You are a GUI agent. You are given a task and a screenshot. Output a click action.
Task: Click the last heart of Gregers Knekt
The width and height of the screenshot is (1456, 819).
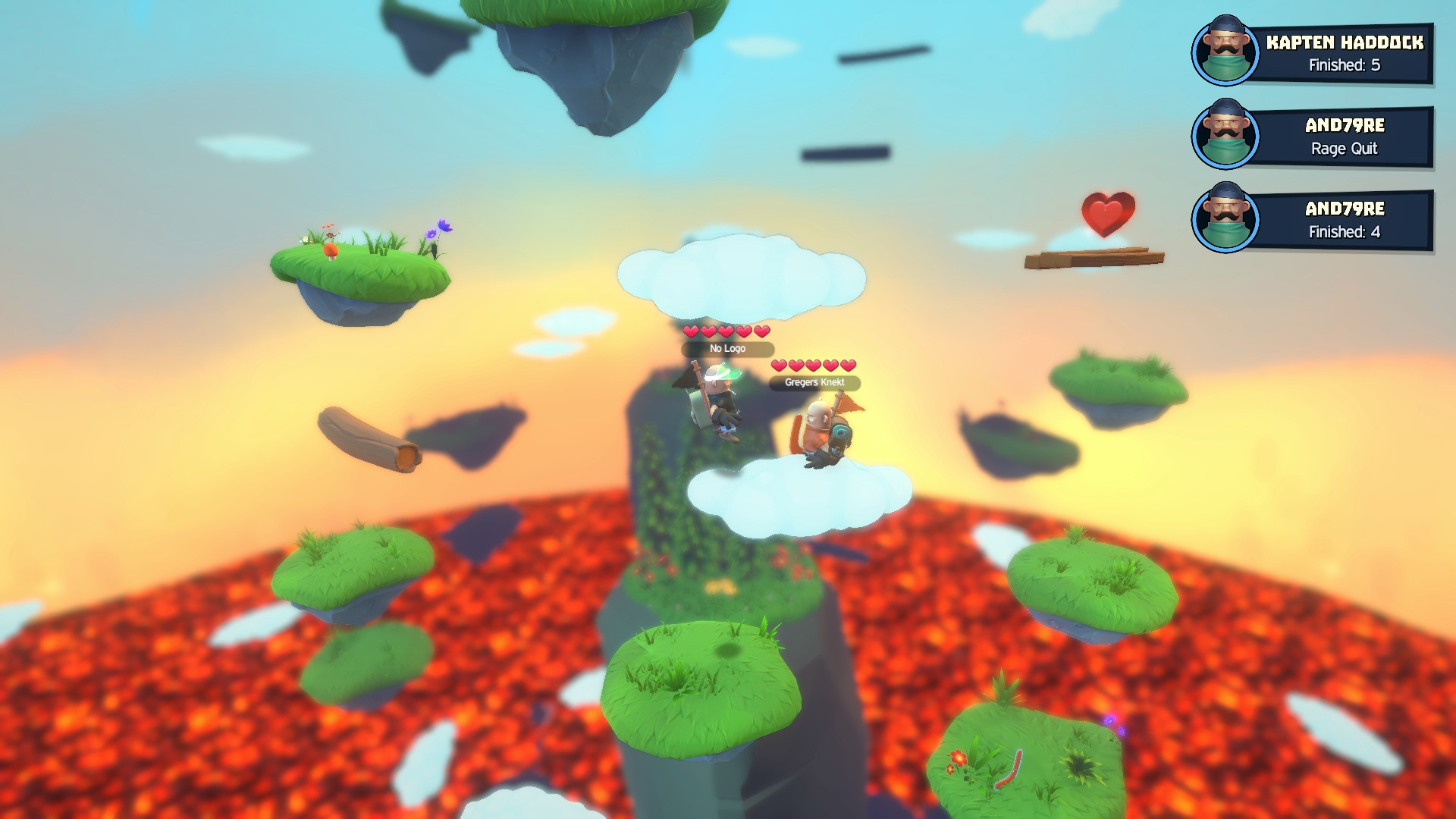click(x=848, y=364)
